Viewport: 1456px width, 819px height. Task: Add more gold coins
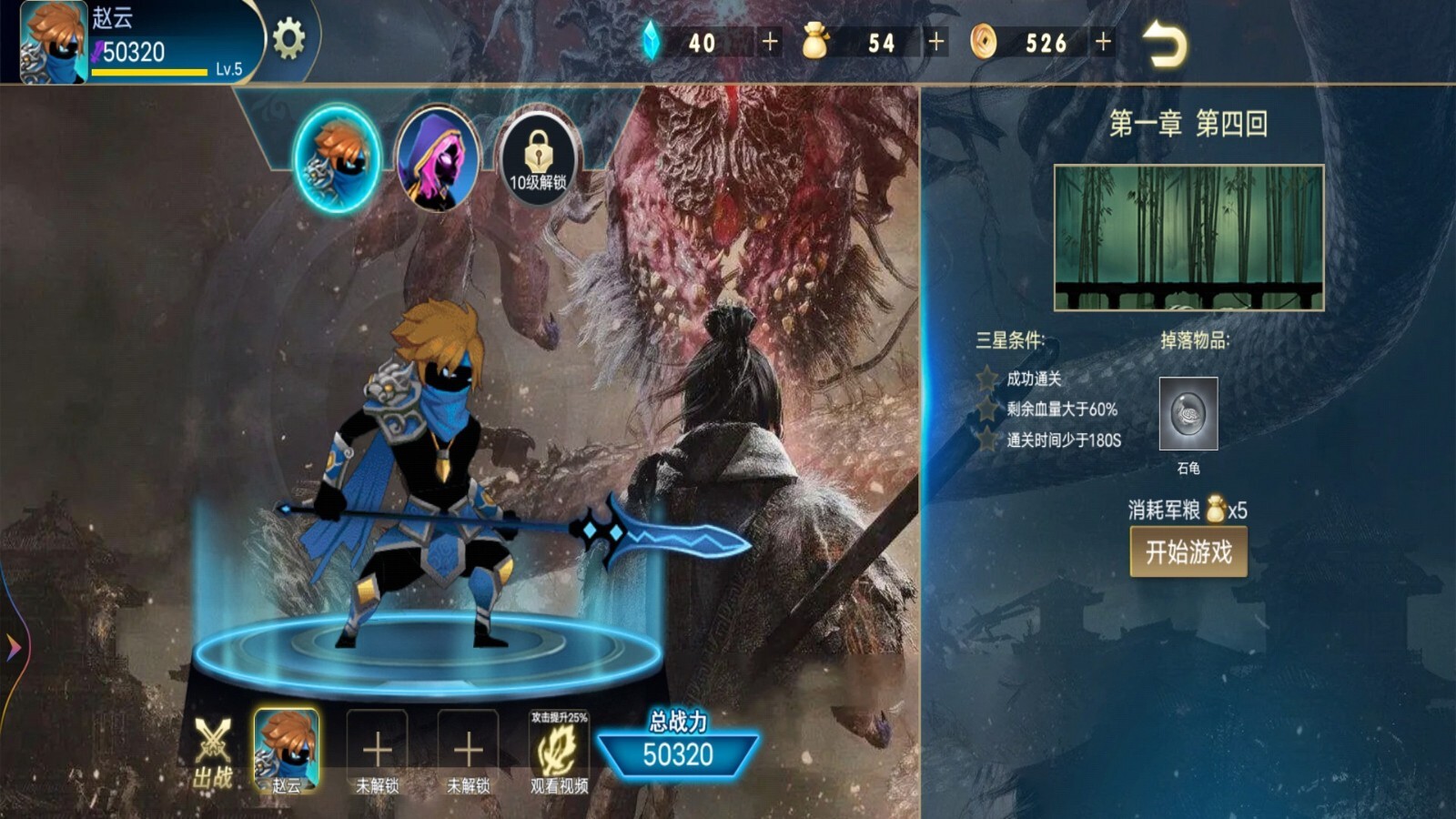[x=1103, y=42]
